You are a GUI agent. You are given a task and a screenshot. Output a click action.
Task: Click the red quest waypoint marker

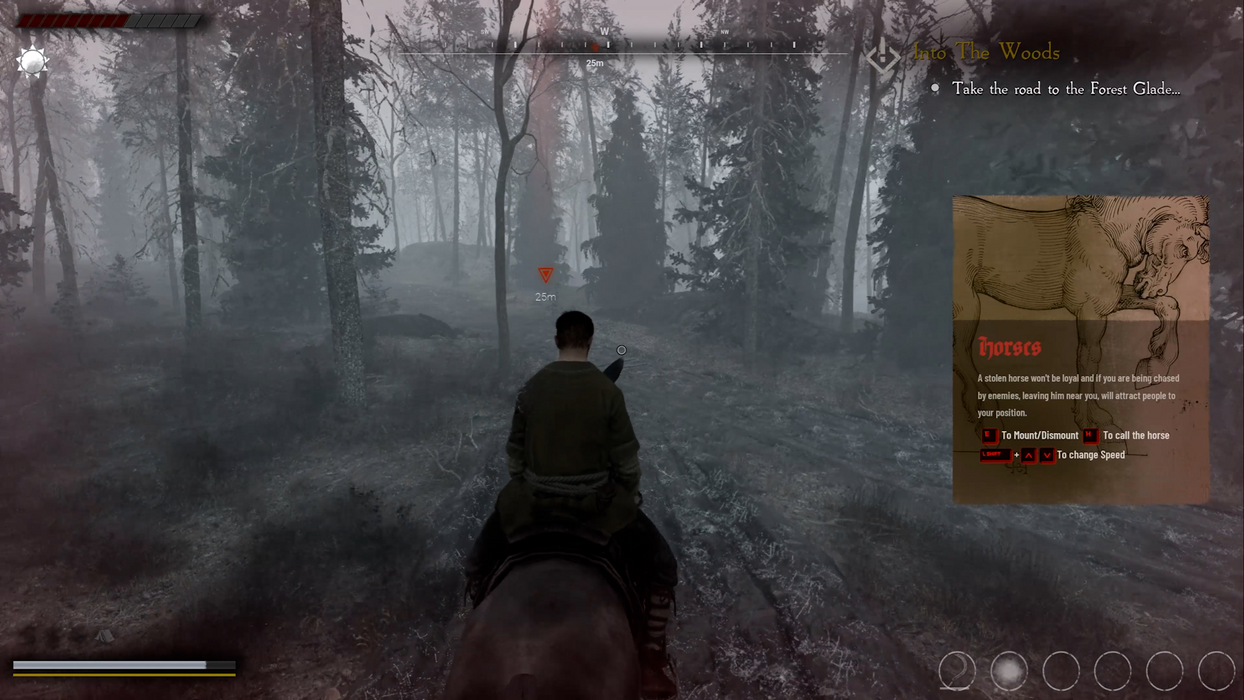tap(545, 275)
